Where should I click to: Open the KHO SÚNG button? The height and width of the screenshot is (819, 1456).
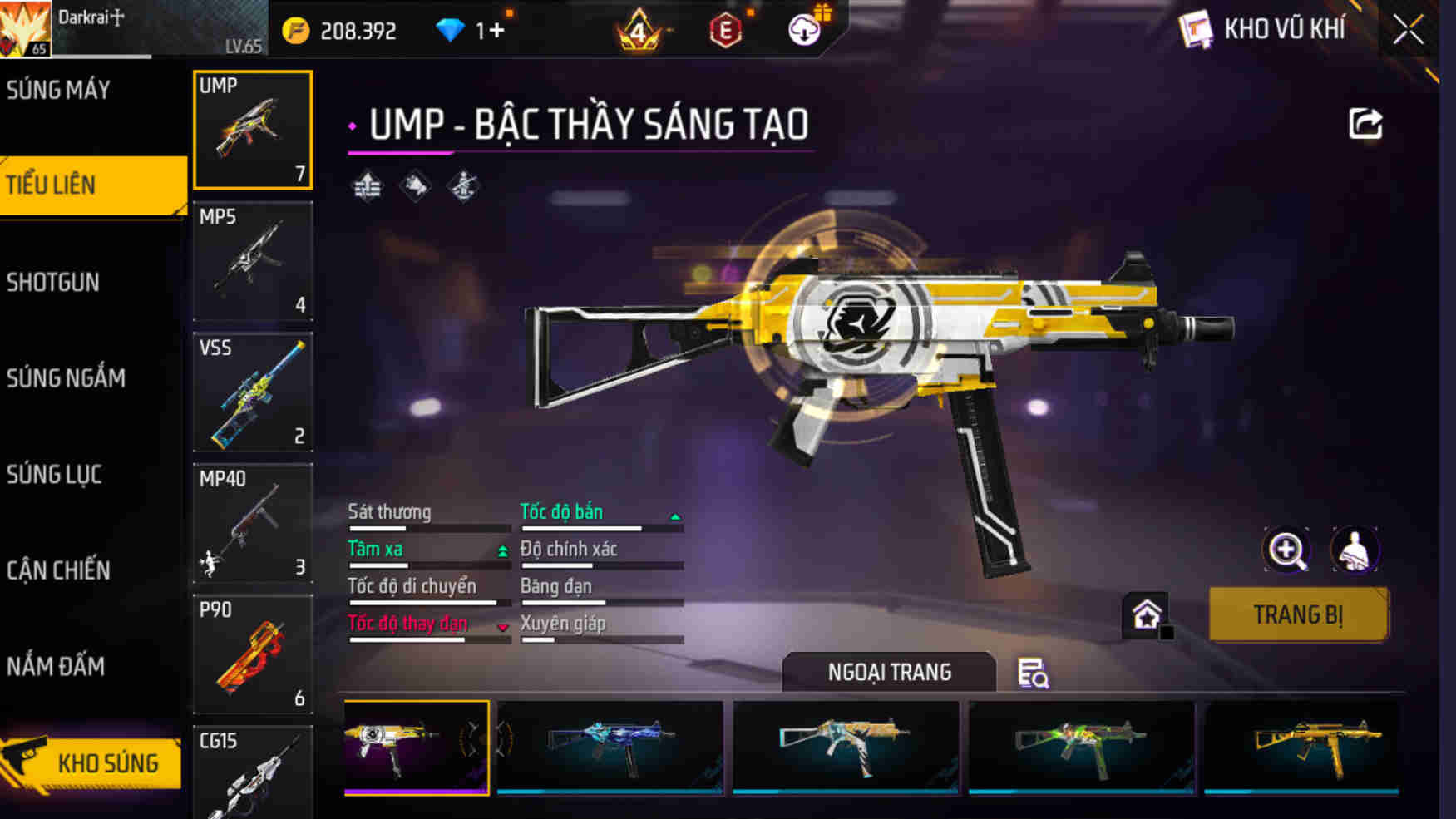pyautogui.click(x=91, y=762)
